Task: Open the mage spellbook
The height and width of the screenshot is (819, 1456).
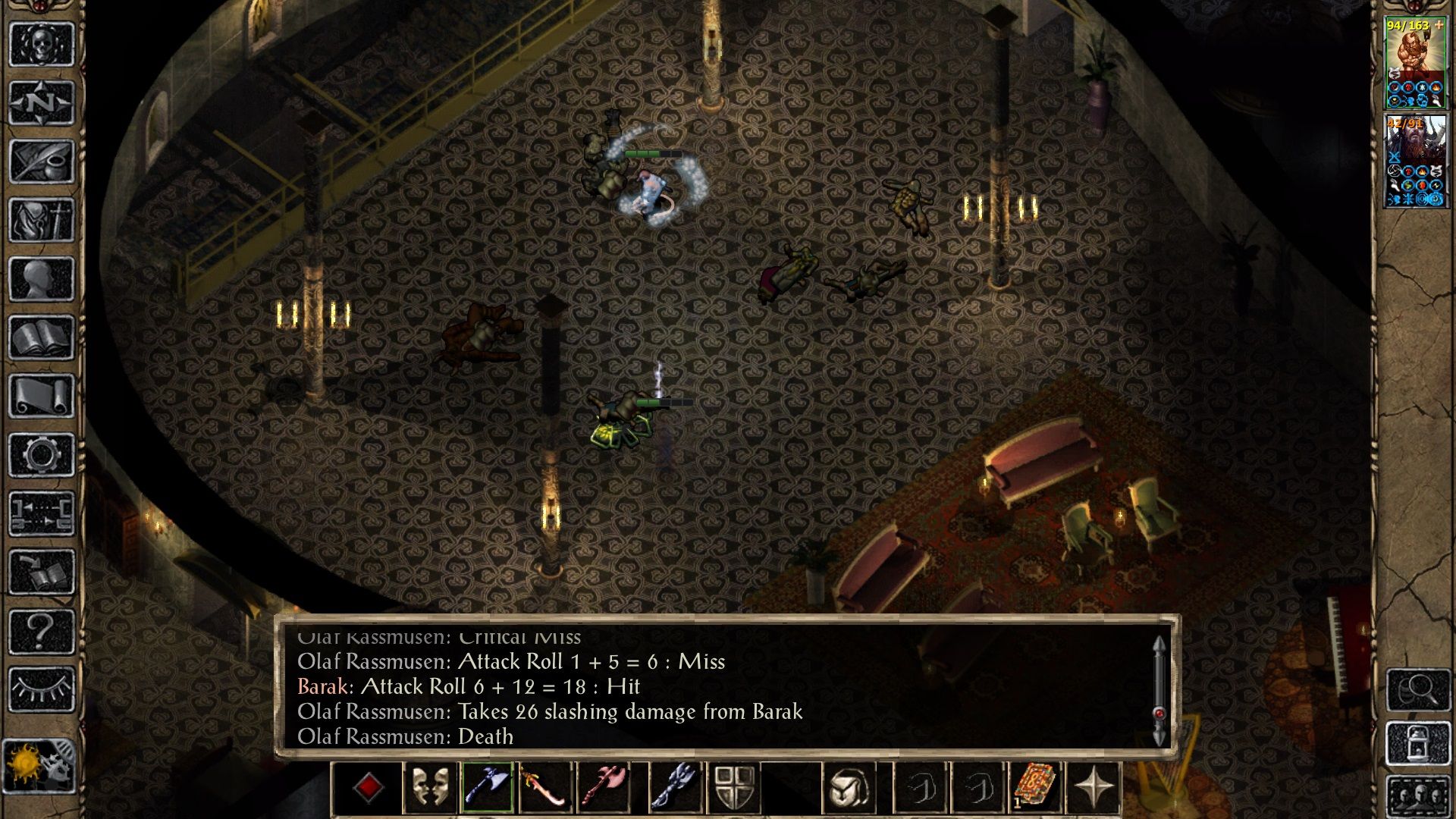Action: pyautogui.click(x=42, y=337)
